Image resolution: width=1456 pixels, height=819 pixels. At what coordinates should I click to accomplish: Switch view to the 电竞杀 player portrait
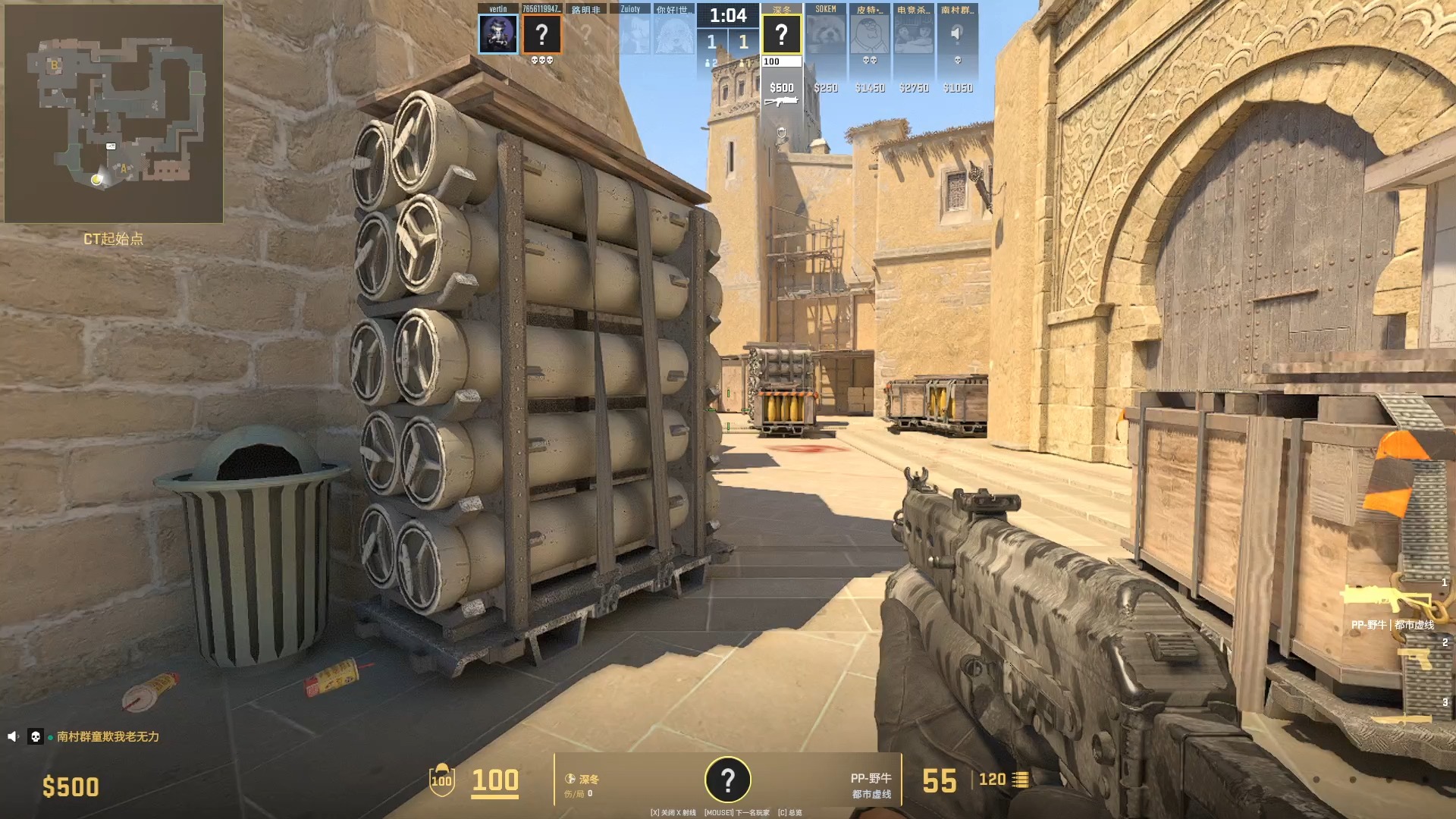click(x=913, y=34)
